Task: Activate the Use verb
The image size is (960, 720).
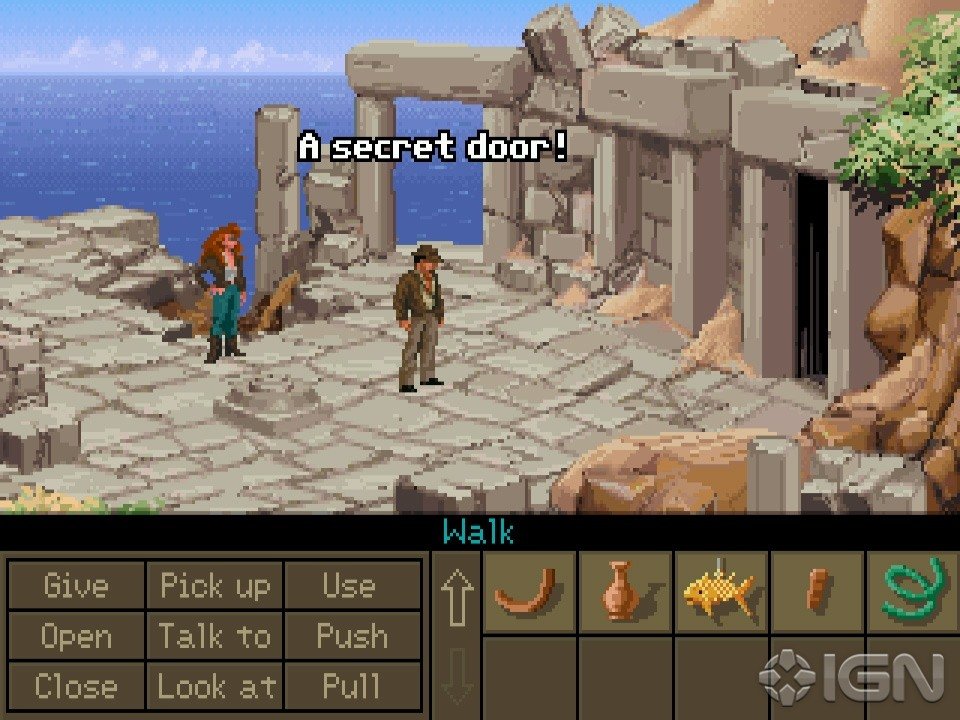Action: (349, 585)
